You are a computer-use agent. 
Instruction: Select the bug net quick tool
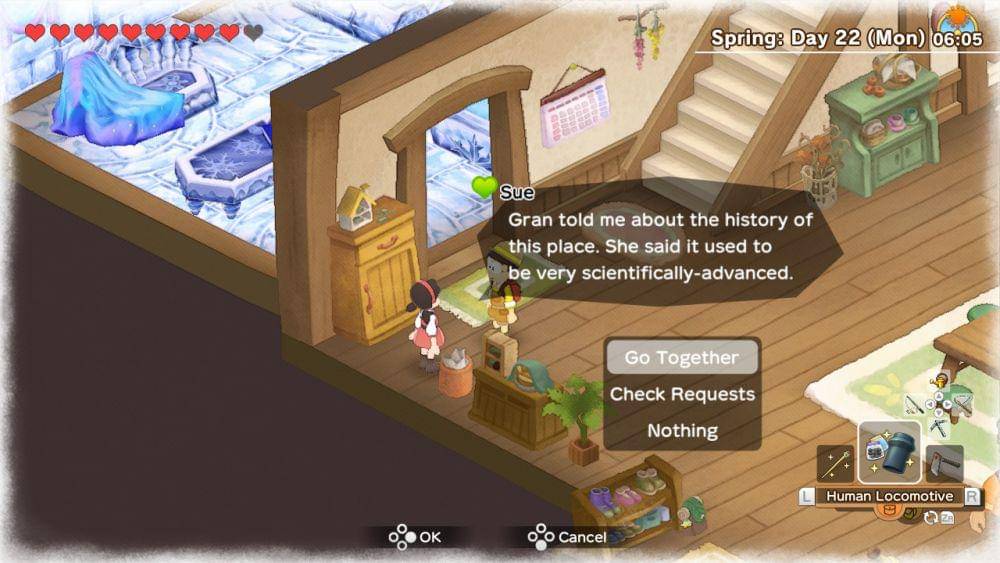pos(962,404)
